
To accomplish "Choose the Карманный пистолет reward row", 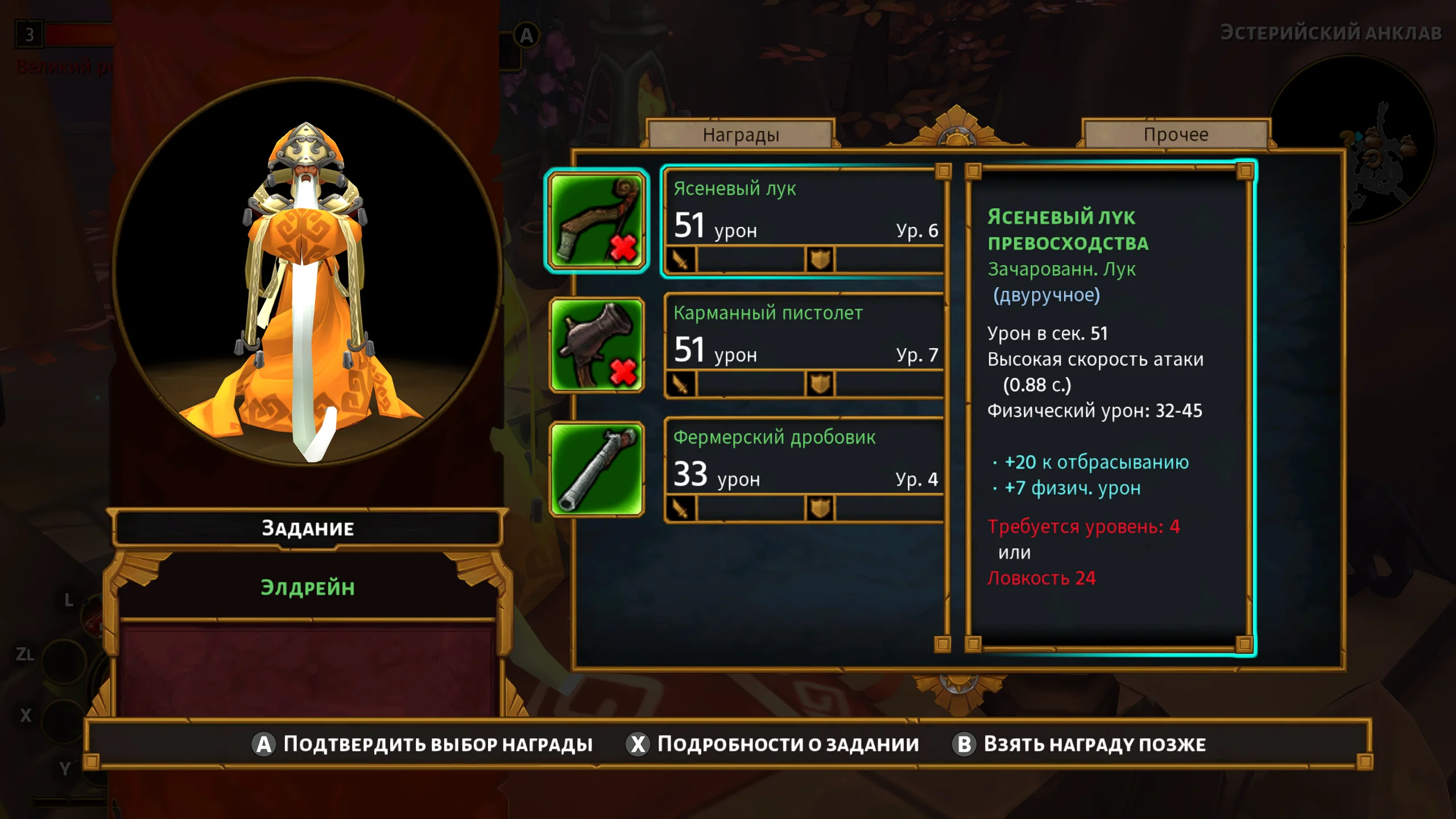I will 804,345.
